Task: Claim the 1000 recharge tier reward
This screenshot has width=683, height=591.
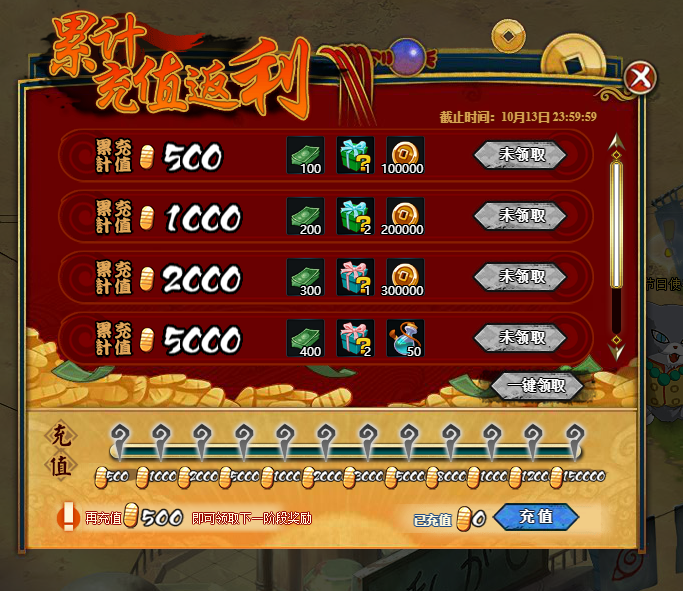Action: (520, 215)
